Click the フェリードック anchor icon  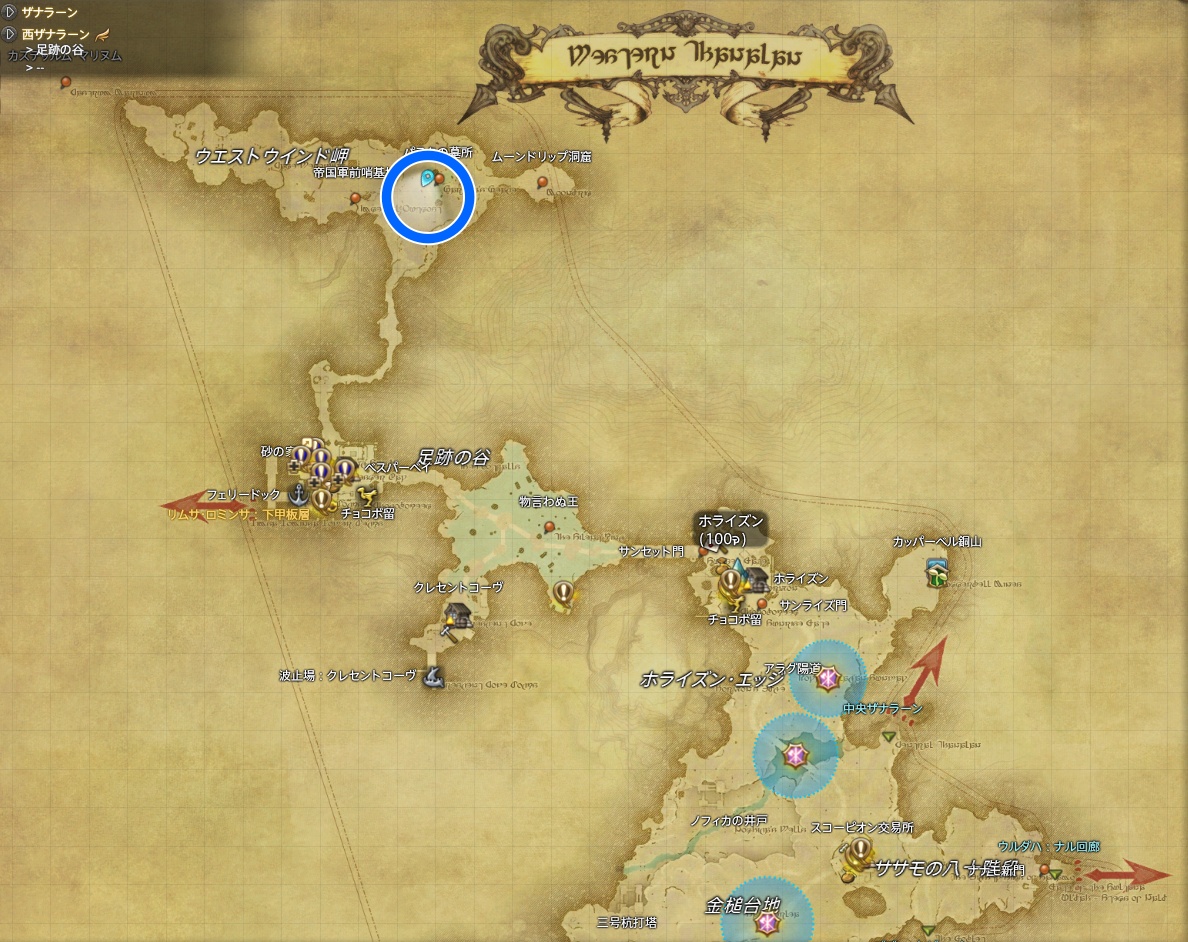(x=297, y=493)
